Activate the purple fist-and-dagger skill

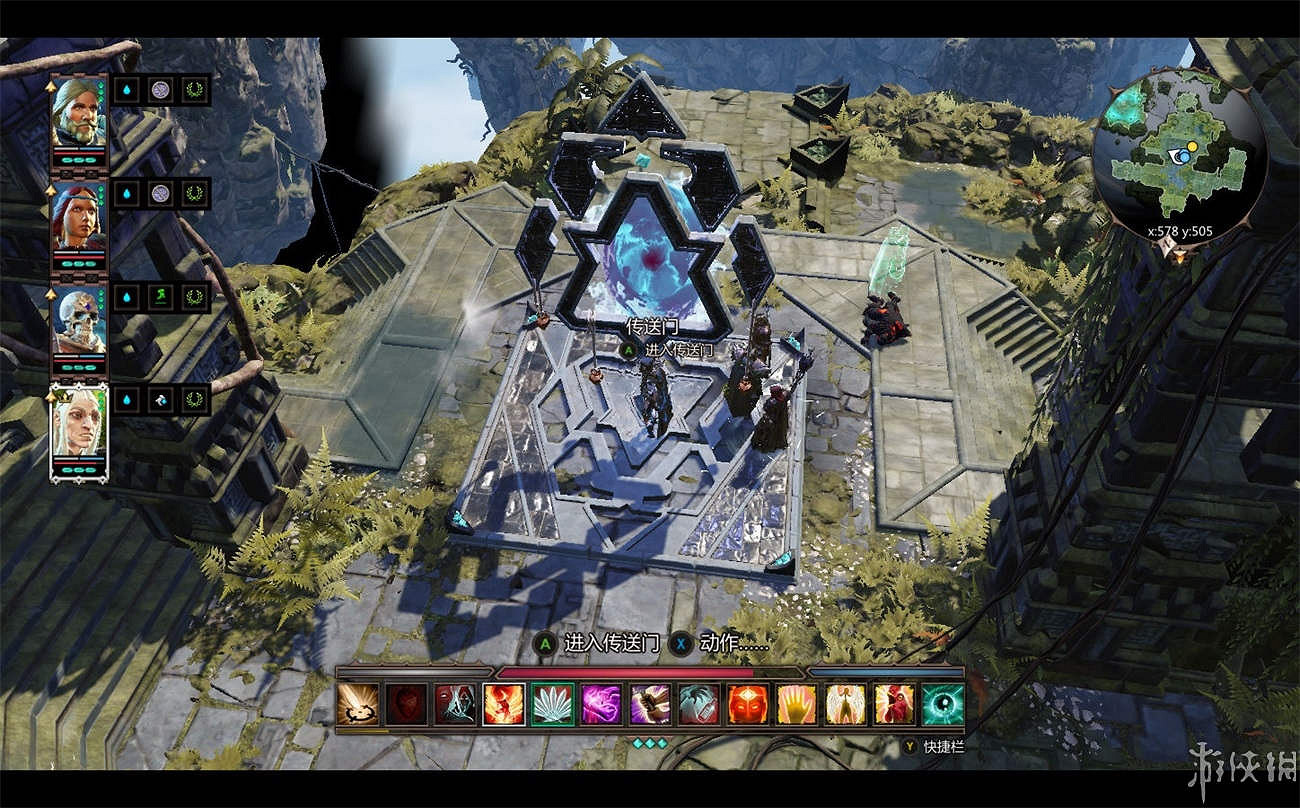(650, 704)
